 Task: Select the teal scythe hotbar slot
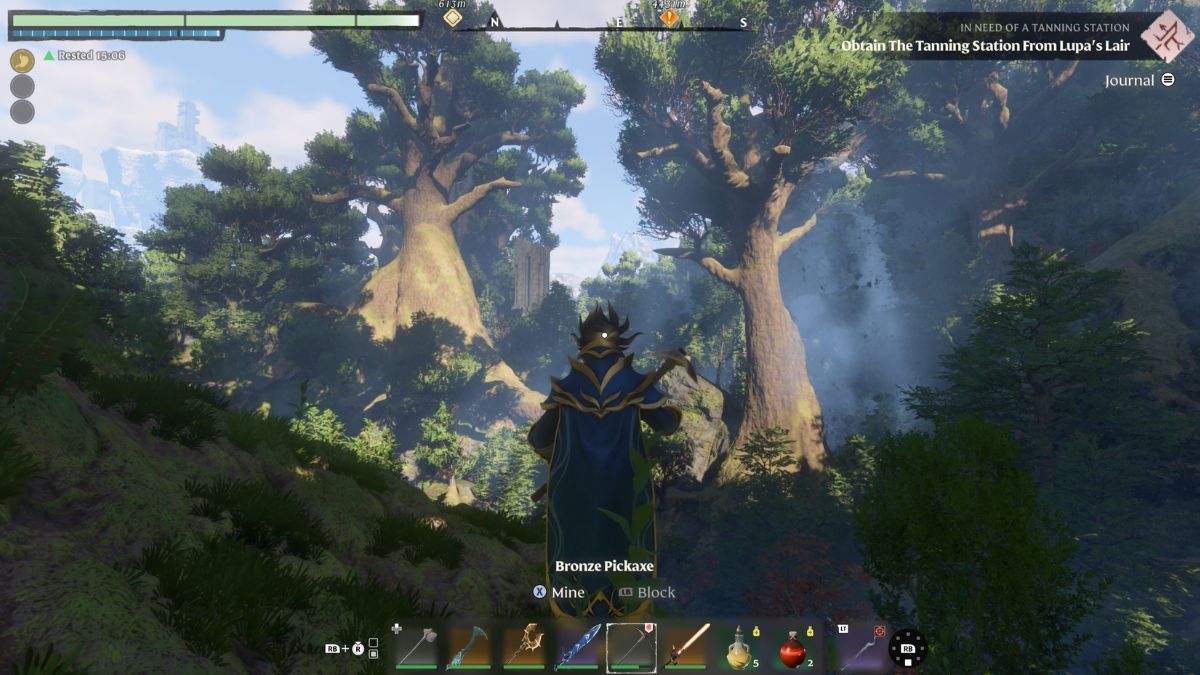pos(469,645)
